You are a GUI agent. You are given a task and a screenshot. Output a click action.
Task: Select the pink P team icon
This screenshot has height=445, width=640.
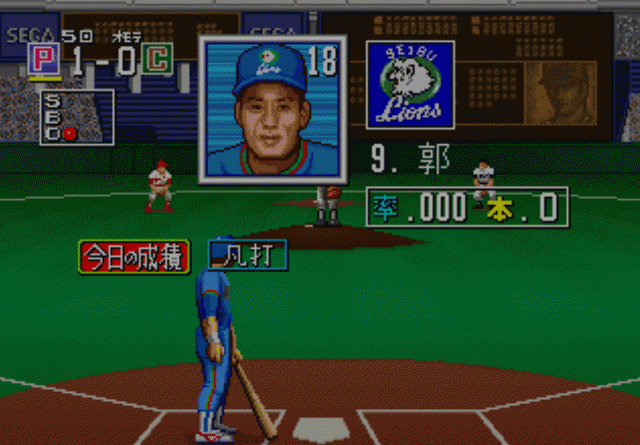pyautogui.click(x=41, y=60)
